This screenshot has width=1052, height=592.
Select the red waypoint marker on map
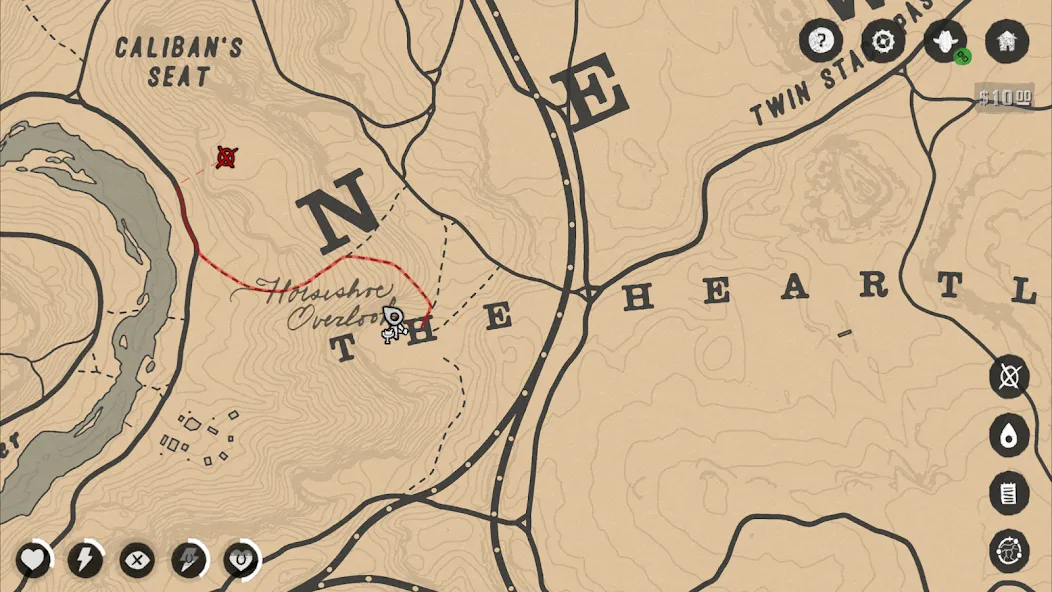point(227,157)
